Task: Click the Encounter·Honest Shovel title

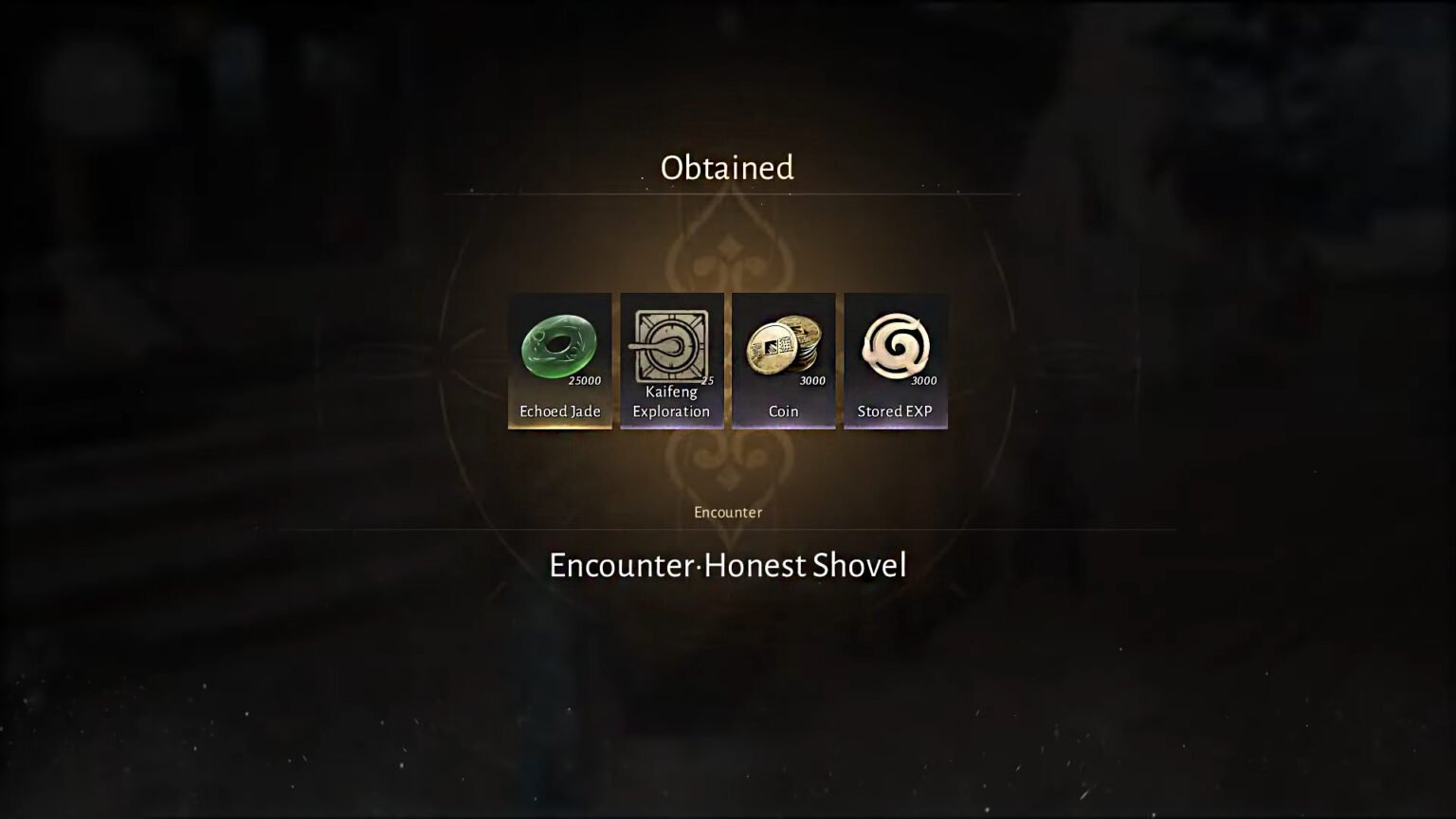Action: coord(727,565)
